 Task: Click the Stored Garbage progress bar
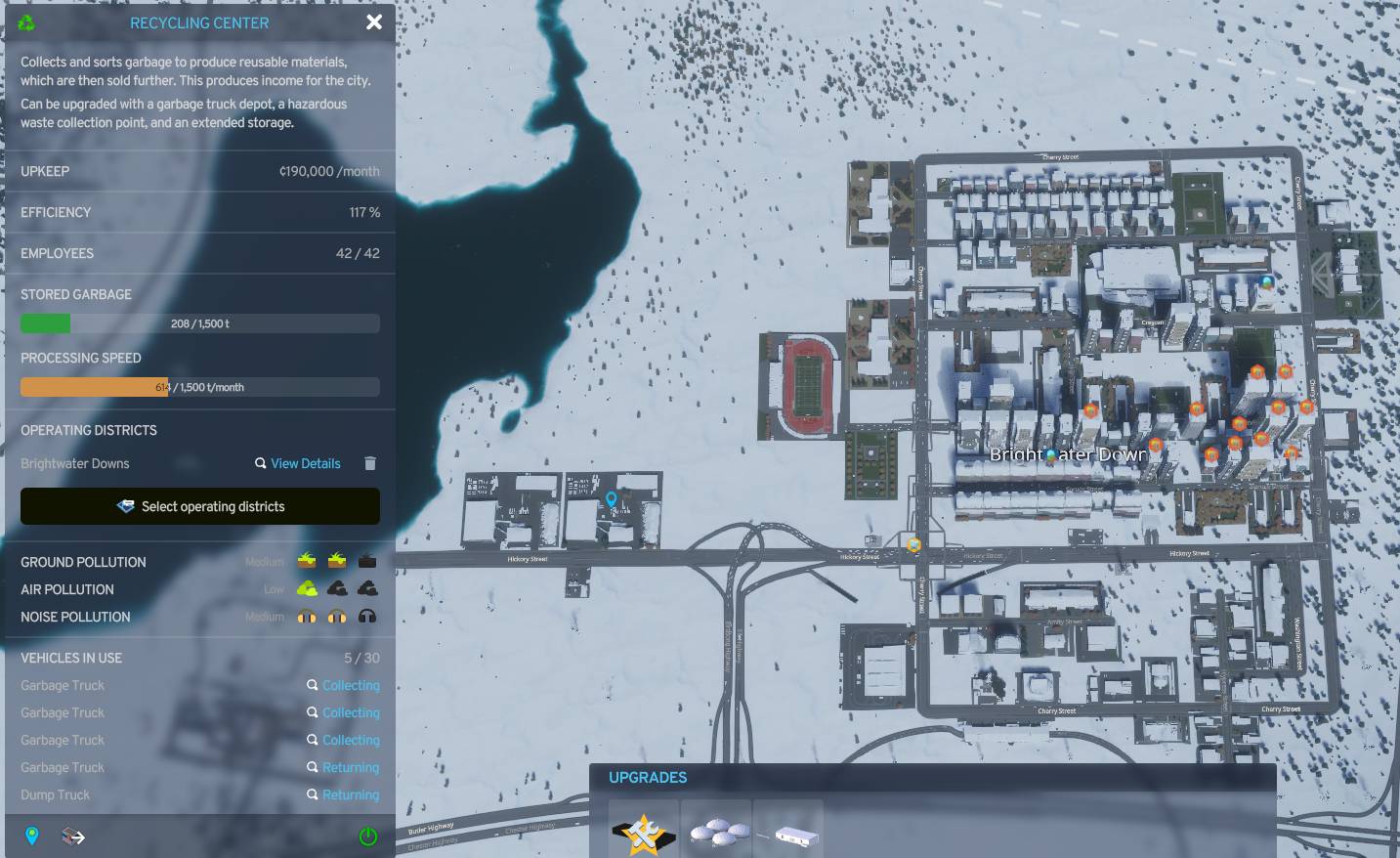(x=199, y=322)
